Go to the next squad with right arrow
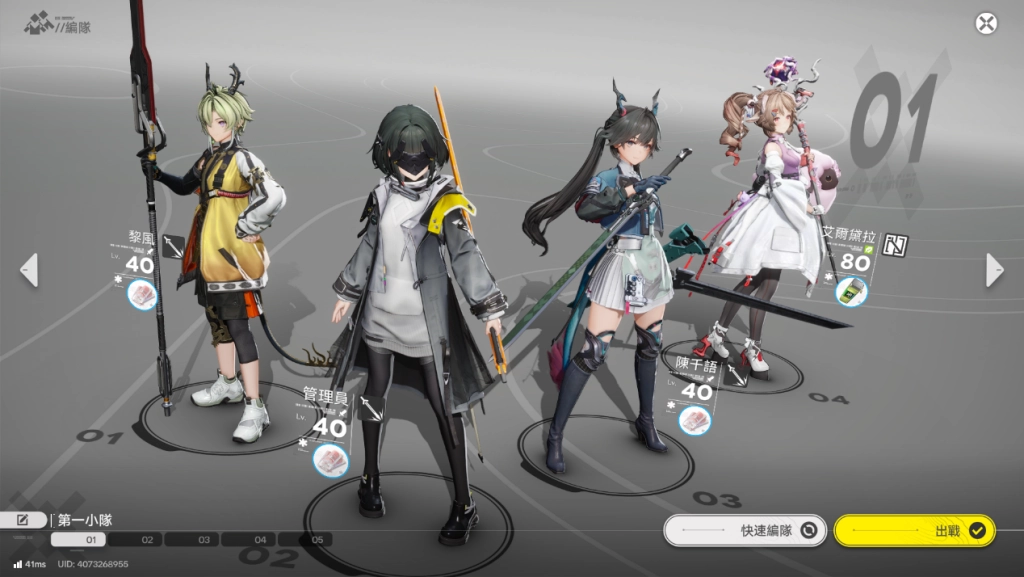This screenshot has width=1024, height=577. point(994,270)
